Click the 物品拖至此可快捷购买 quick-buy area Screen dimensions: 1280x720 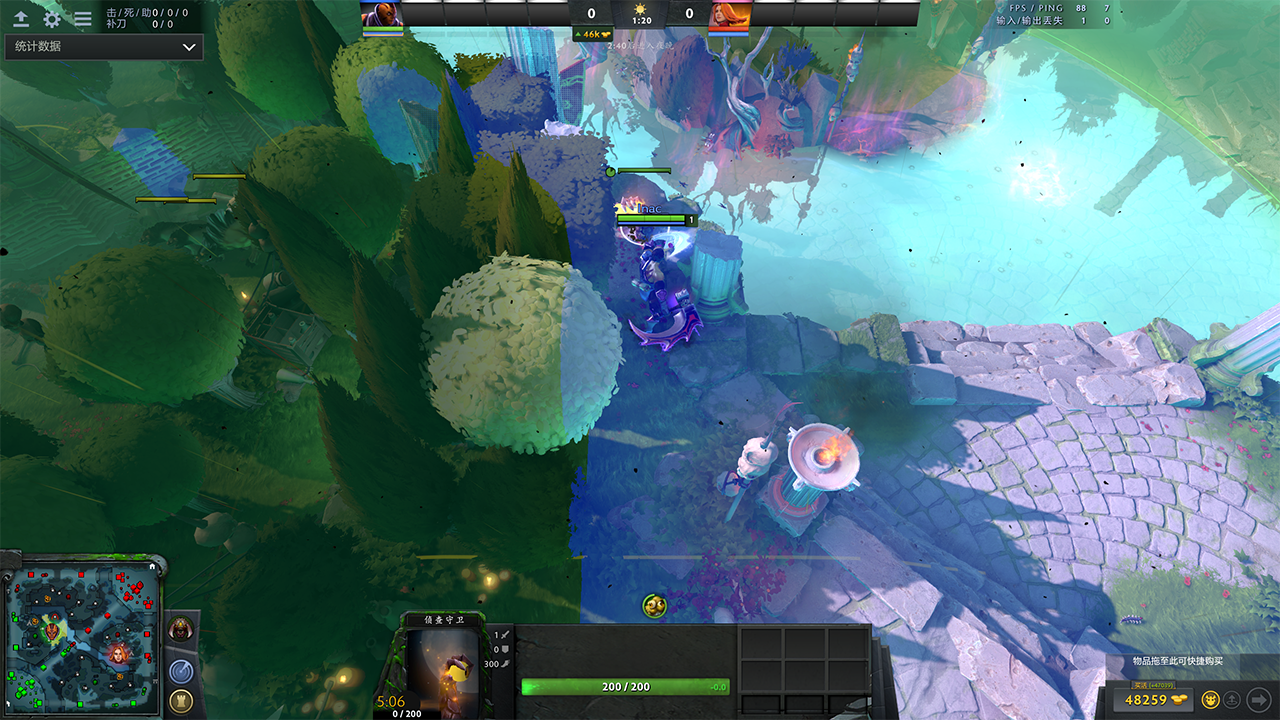click(1177, 661)
